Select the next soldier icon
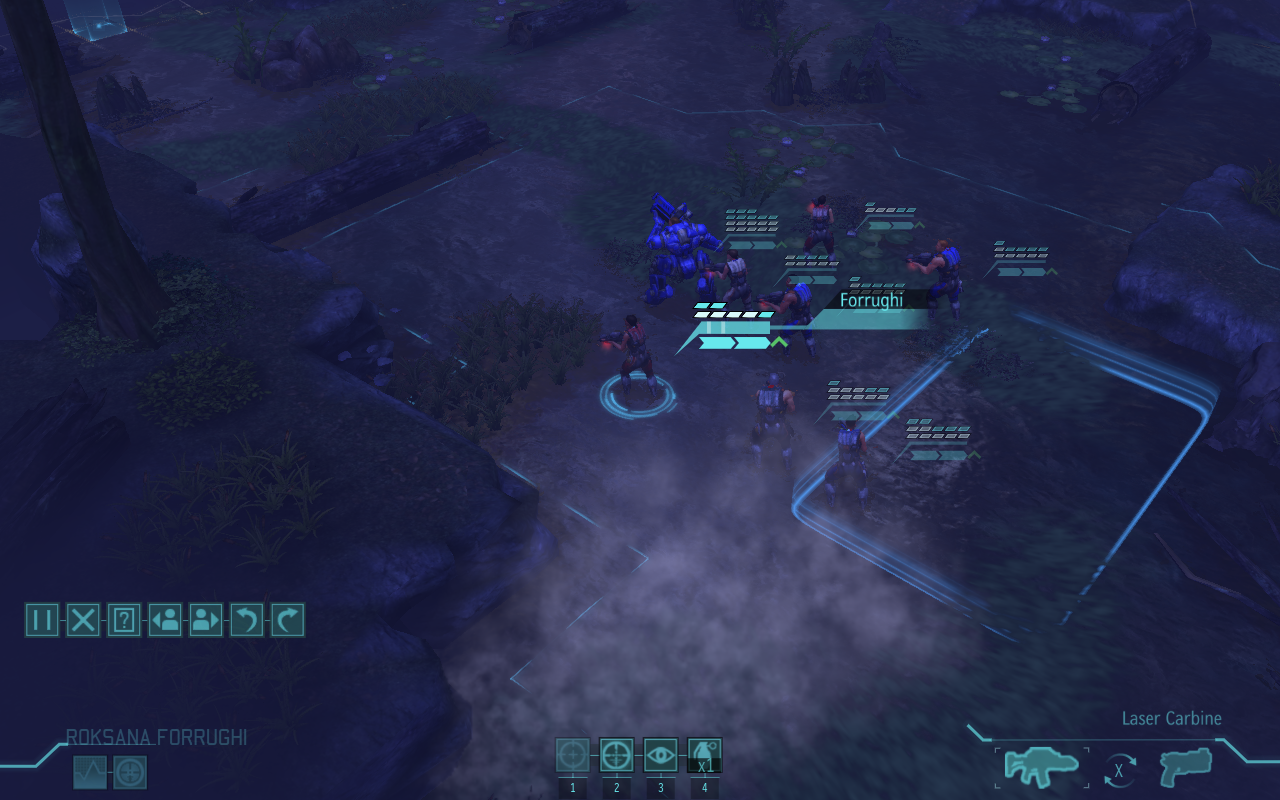1280x800 pixels. 206,620
